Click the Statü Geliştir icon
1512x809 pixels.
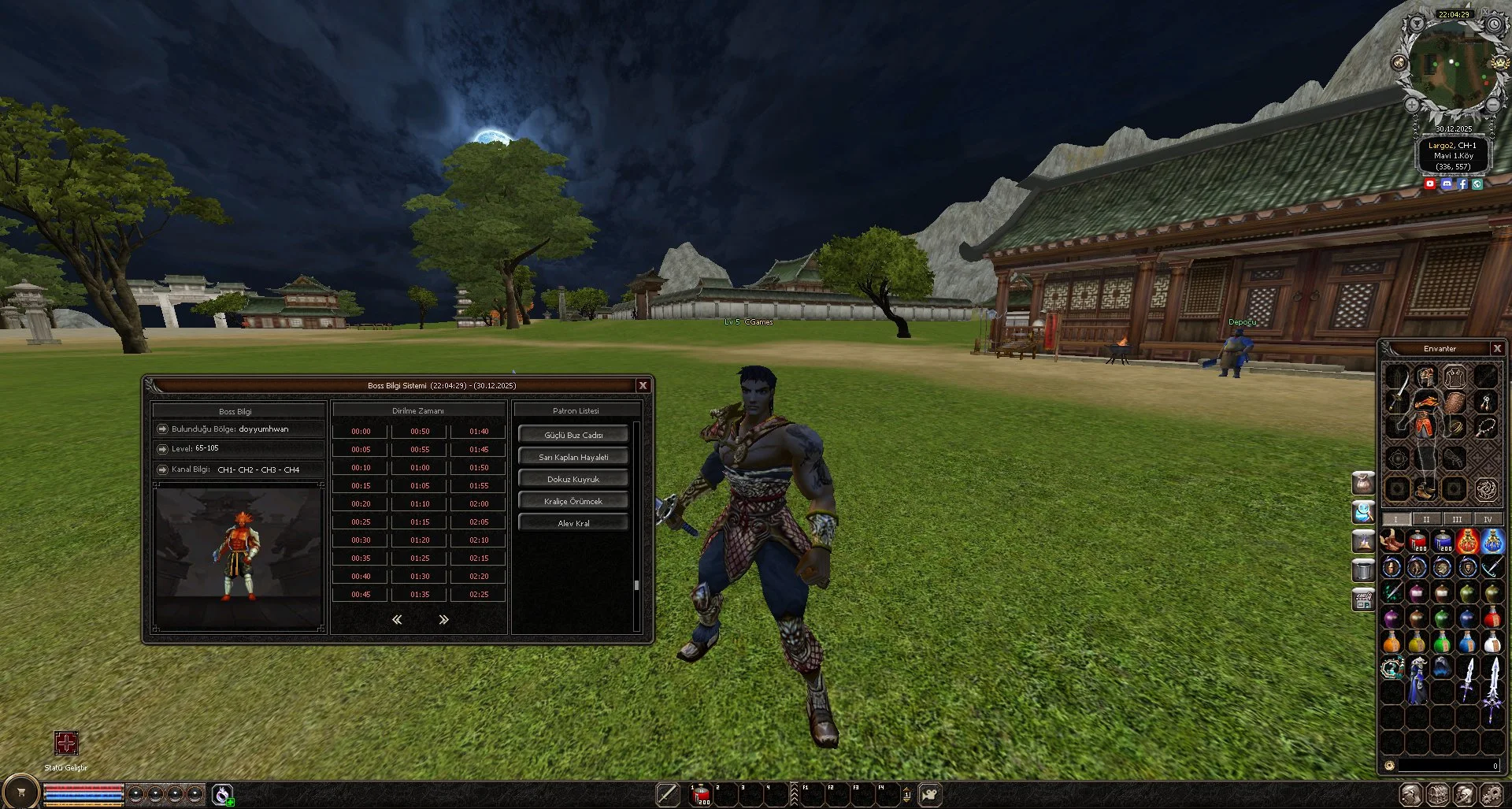66,743
